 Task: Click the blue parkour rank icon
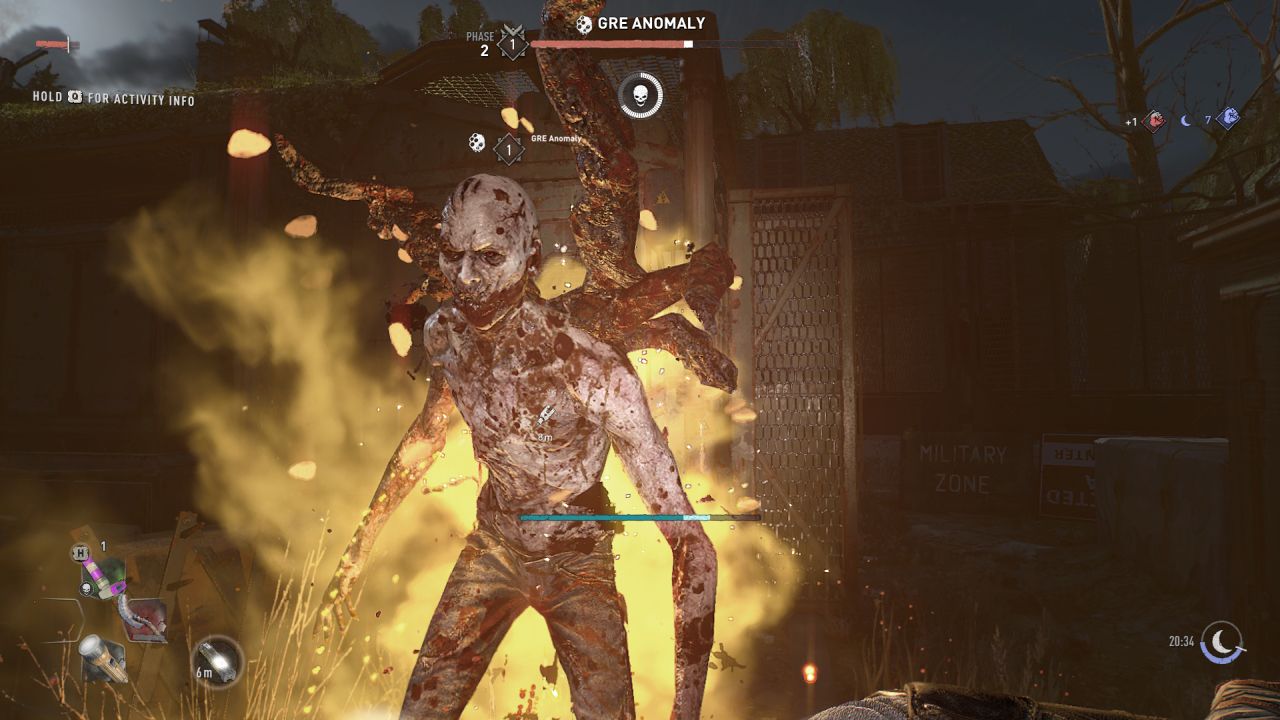tap(1228, 119)
